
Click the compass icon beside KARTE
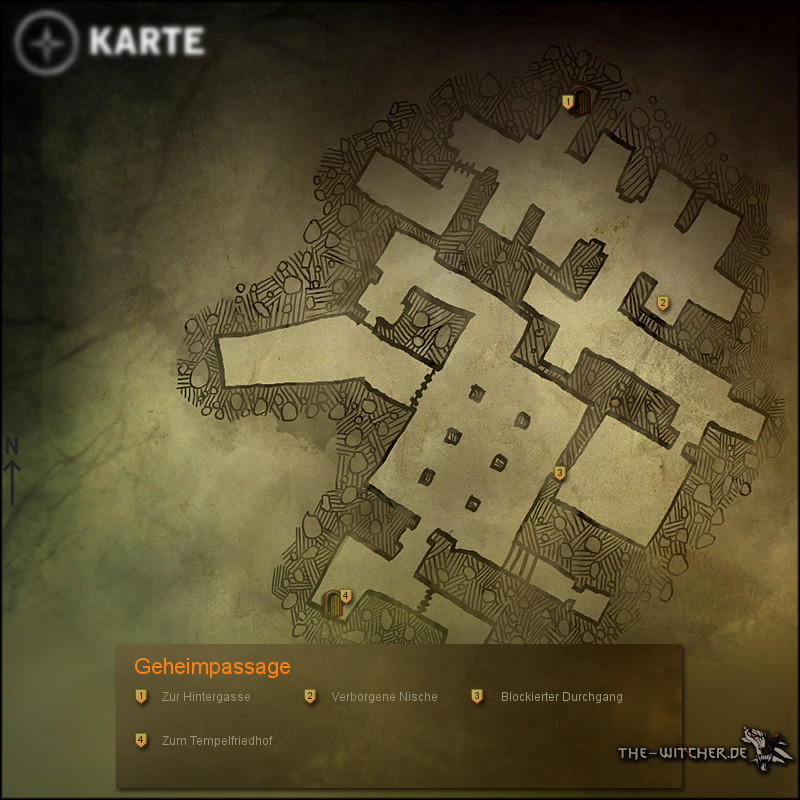47,44
